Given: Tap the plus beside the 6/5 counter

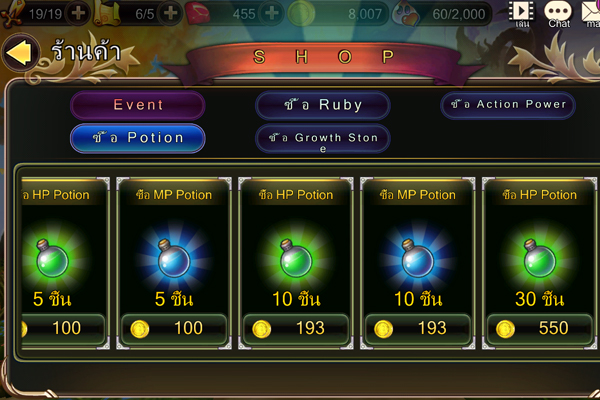Looking at the screenshot, I should 170,13.
